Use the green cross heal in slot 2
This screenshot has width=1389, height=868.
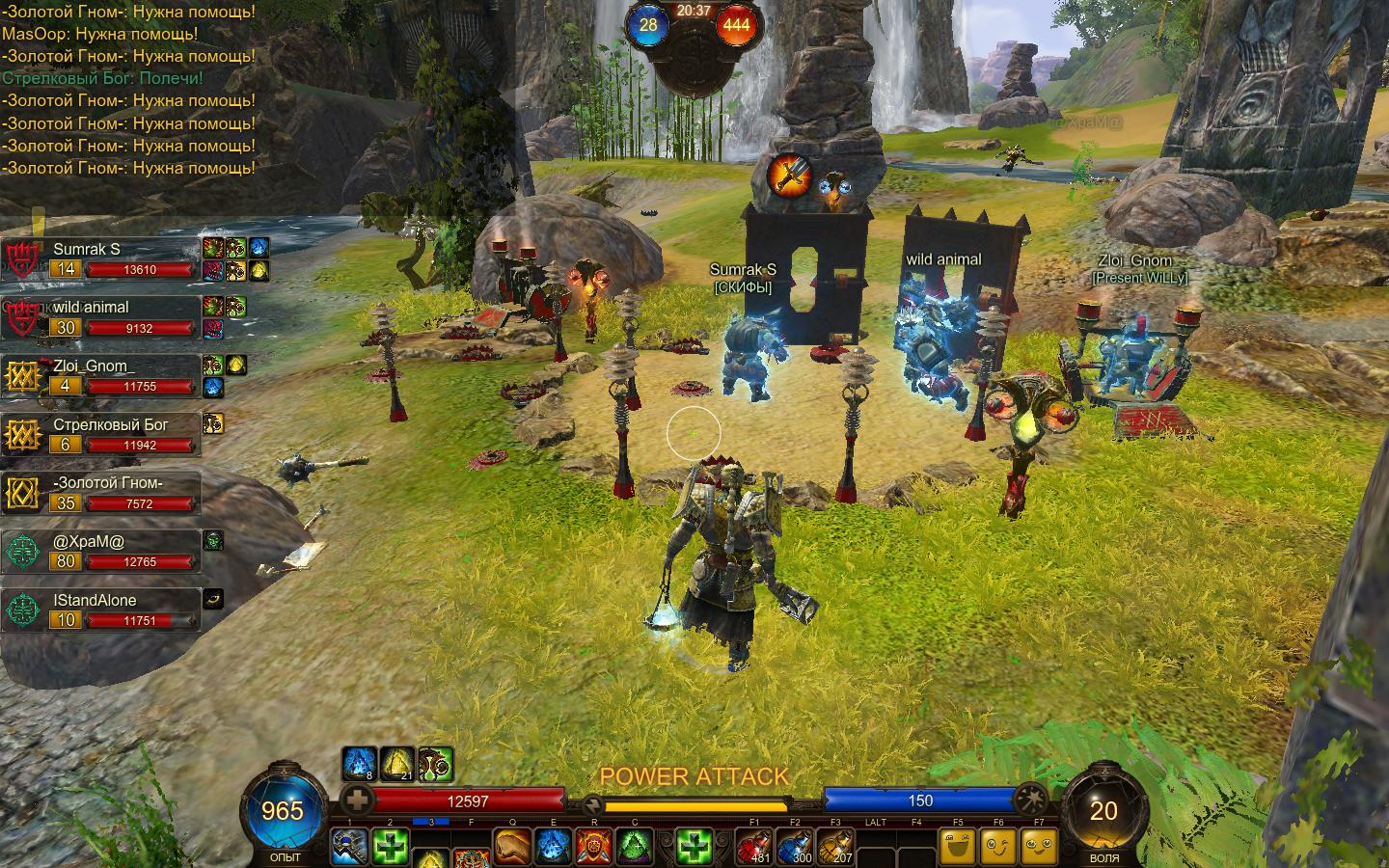[x=390, y=848]
